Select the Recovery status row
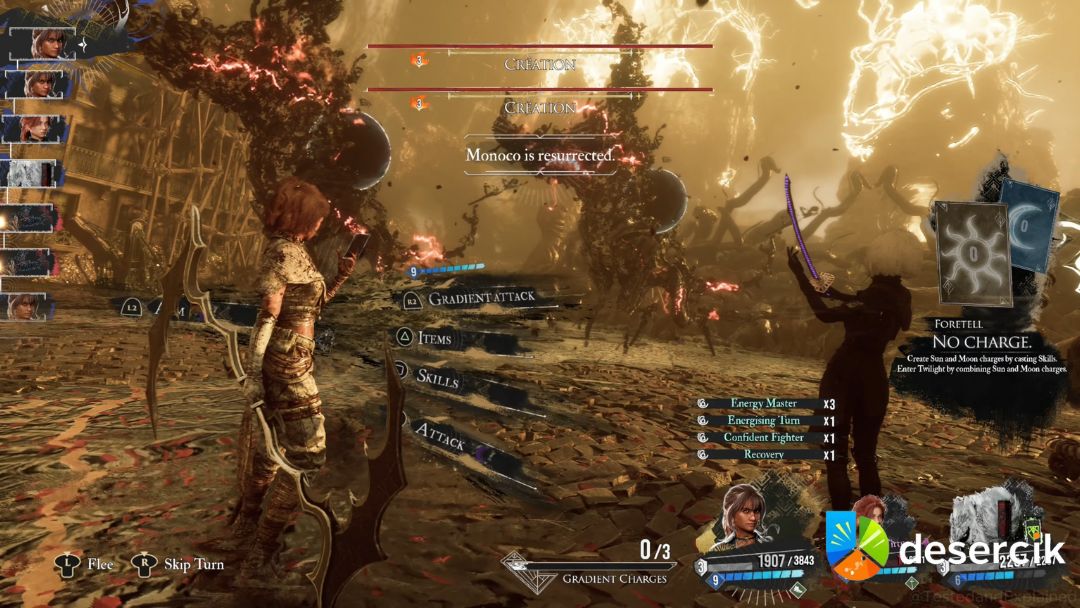Image resolution: width=1080 pixels, height=608 pixels. point(763,455)
